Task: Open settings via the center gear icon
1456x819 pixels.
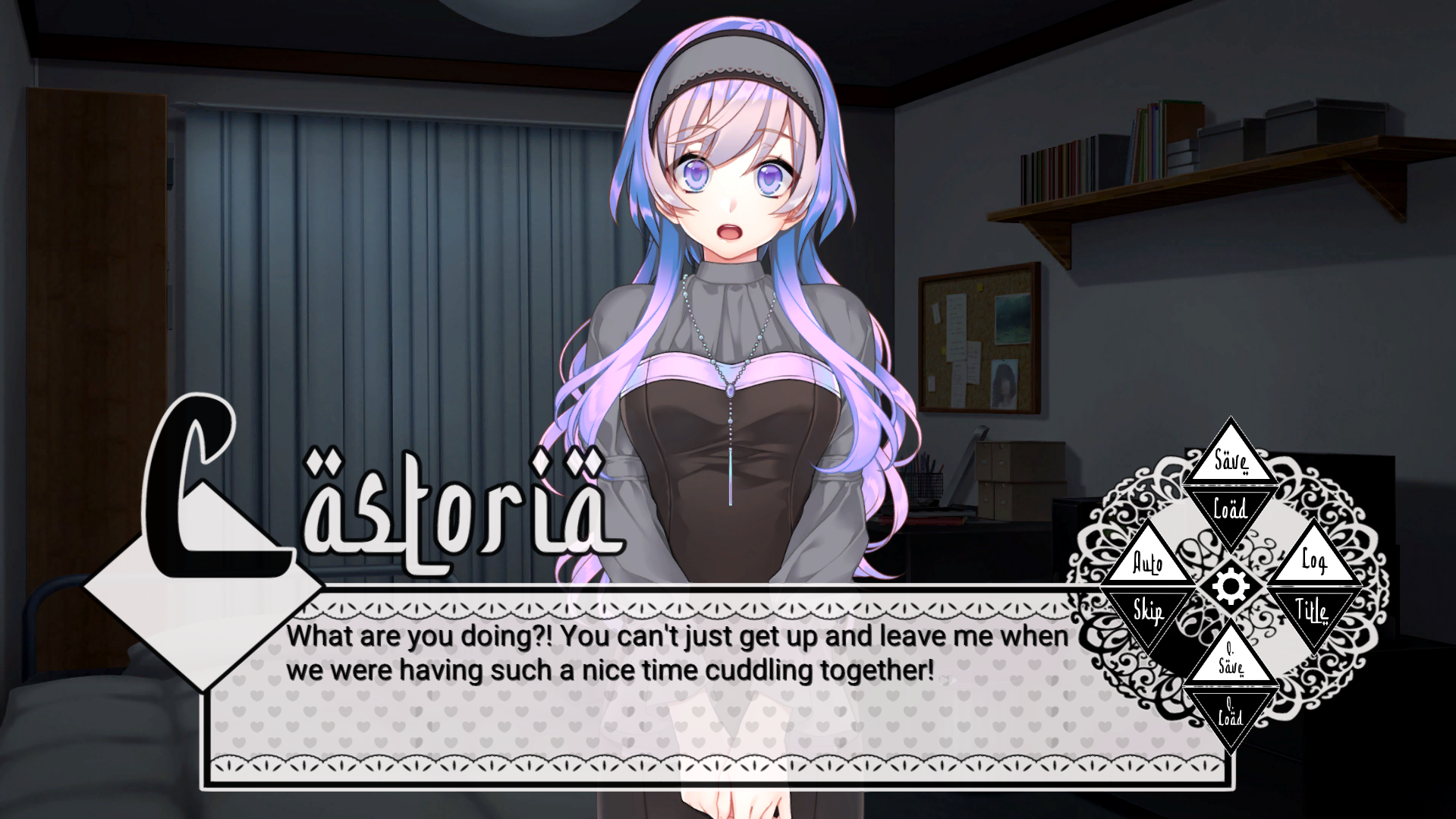Action: [1232, 587]
